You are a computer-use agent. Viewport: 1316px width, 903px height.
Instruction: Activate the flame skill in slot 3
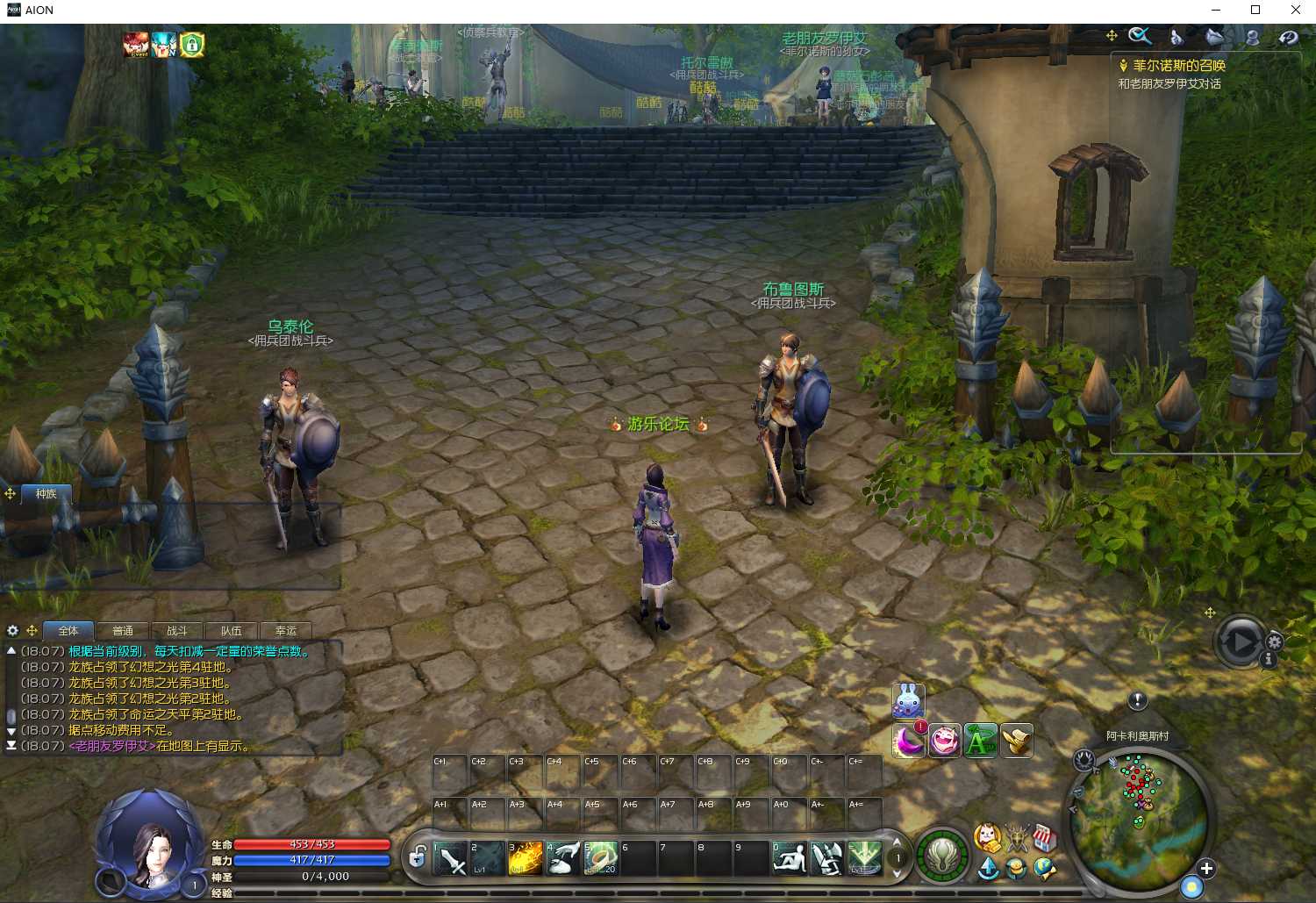tap(525, 858)
